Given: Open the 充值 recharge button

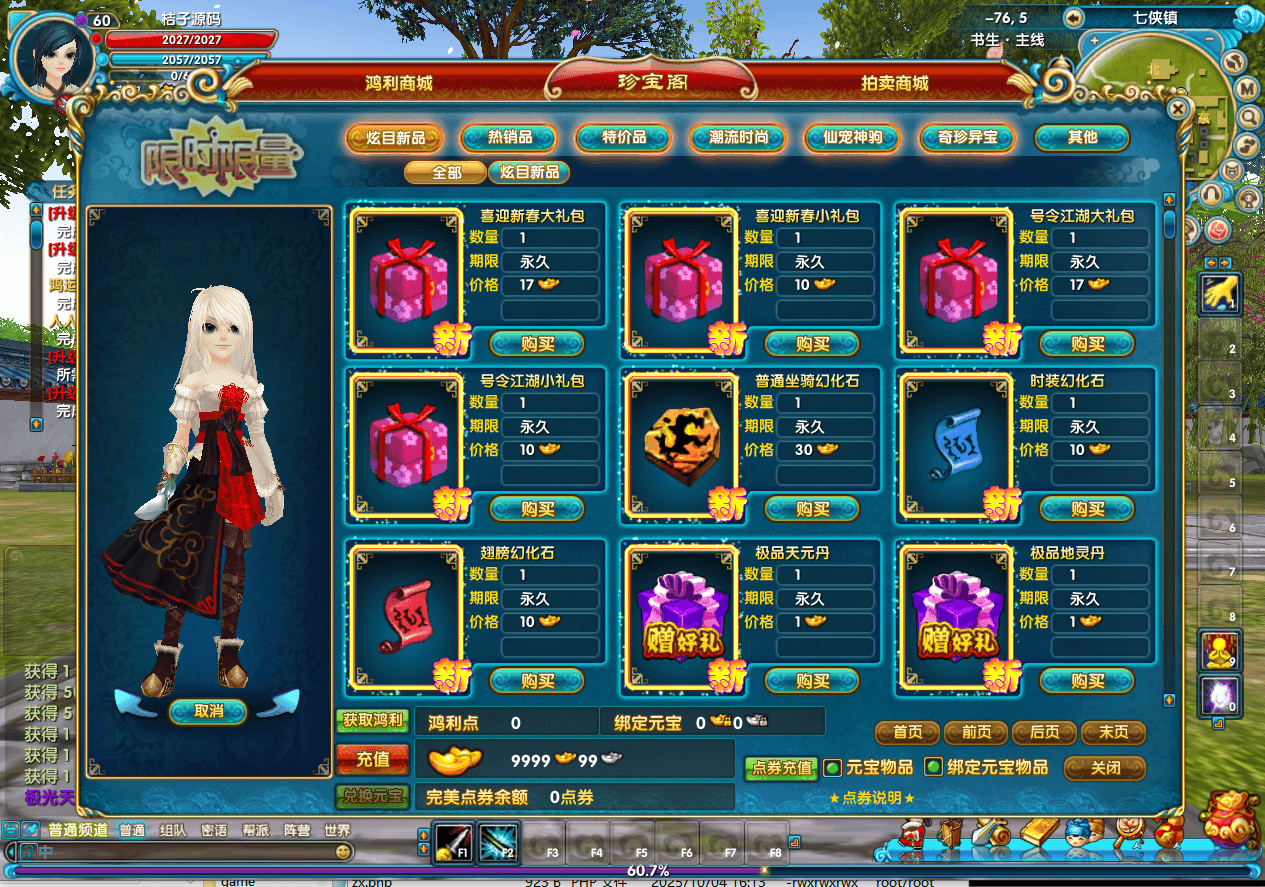Looking at the screenshot, I should 372,760.
